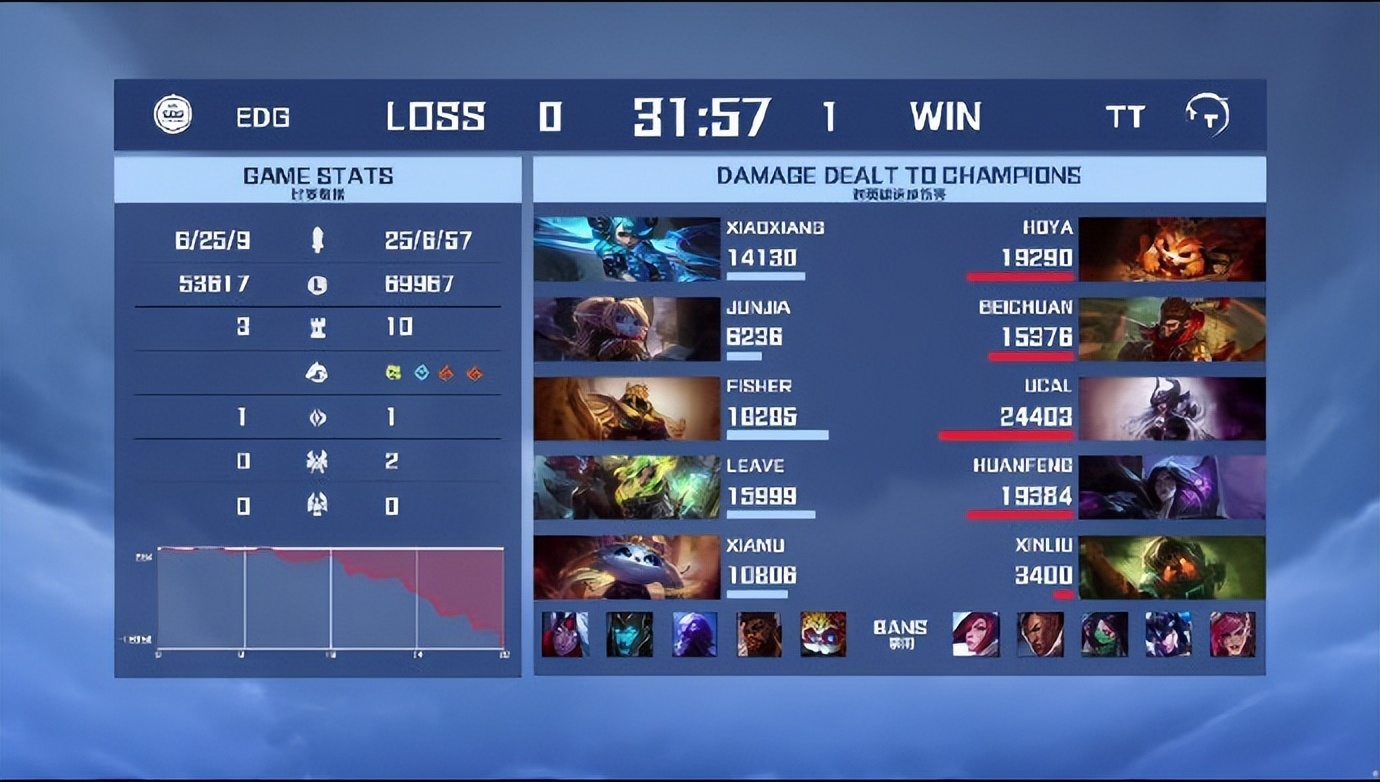Click UCAL's red damage bar
The height and width of the screenshot is (782, 1380).
pos(1010,432)
